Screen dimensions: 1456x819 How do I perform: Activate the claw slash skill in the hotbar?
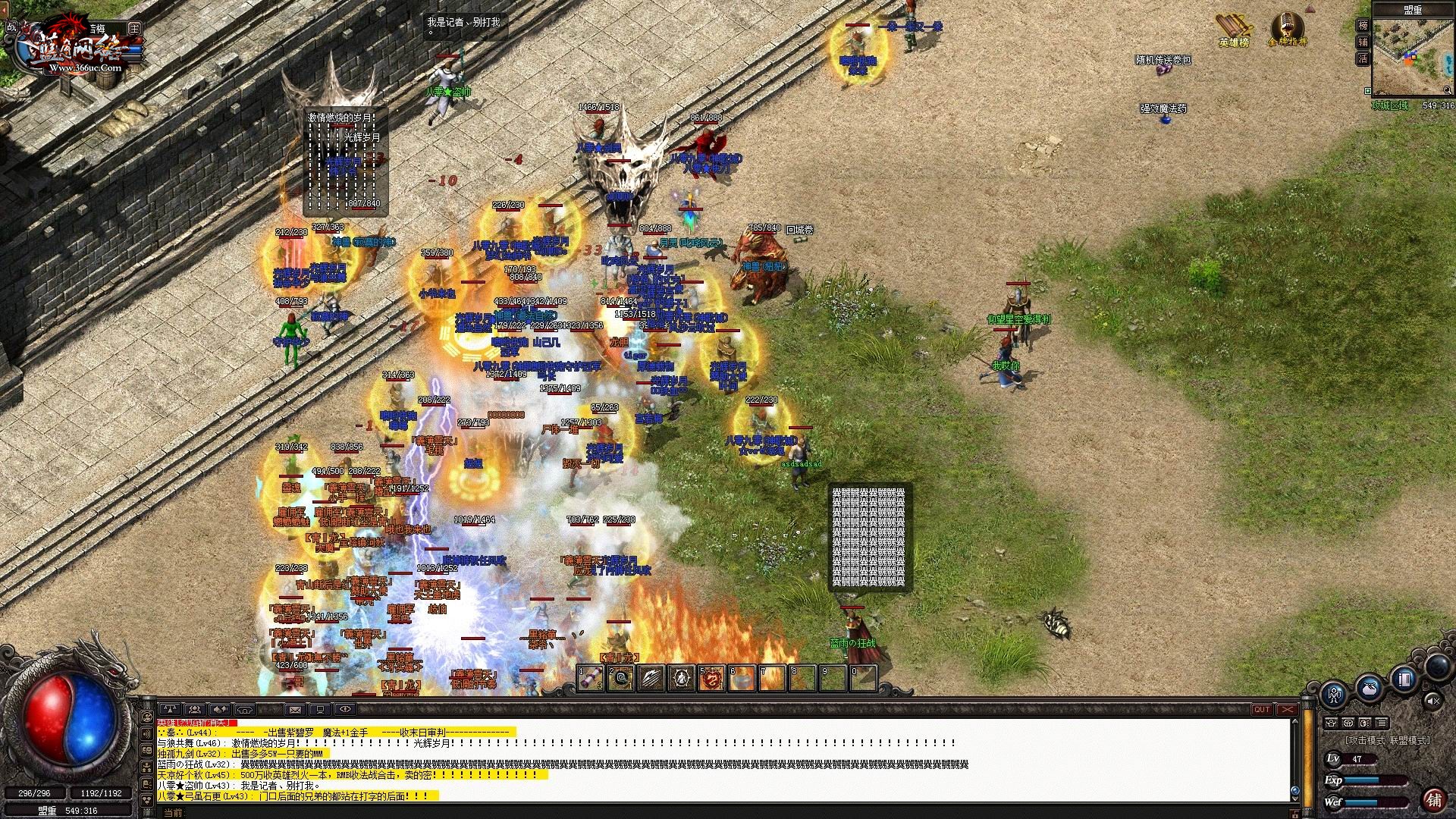point(651,679)
